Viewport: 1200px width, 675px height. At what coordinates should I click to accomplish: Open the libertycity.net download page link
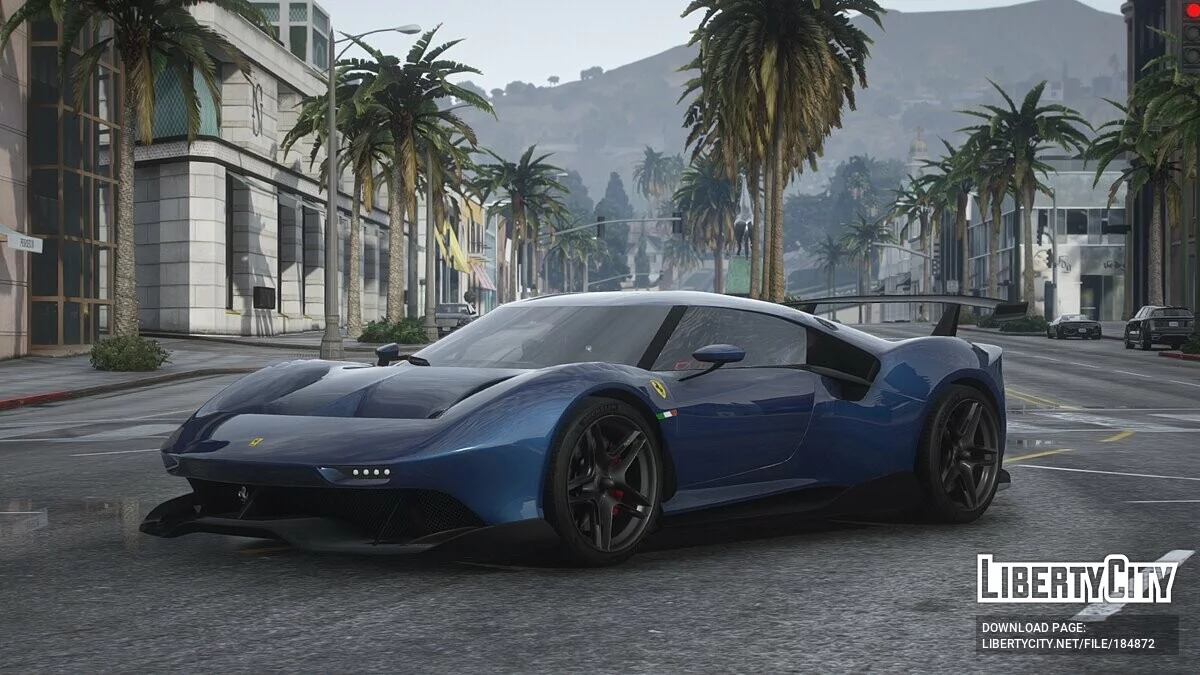(x=1068, y=644)
